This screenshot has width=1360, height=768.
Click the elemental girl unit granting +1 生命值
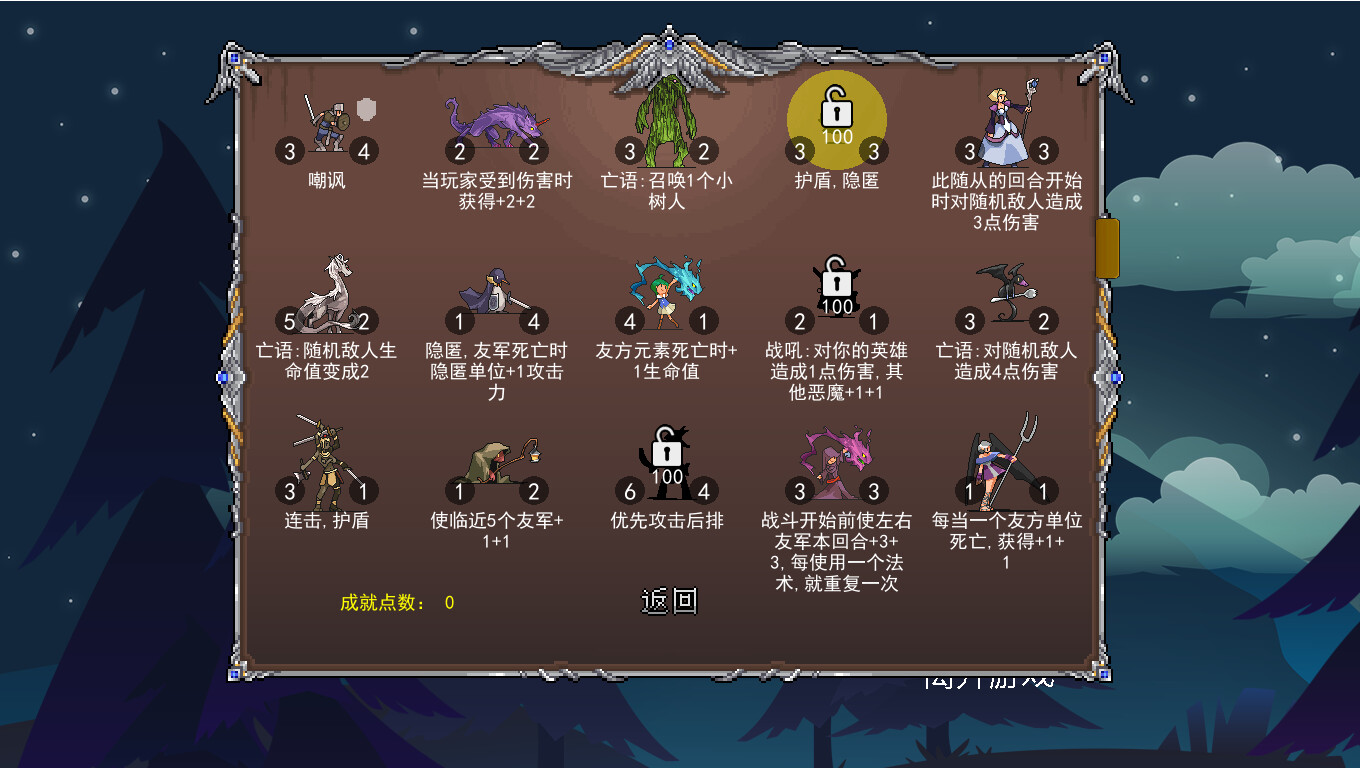pyautogui.click(x=665, y=290)
